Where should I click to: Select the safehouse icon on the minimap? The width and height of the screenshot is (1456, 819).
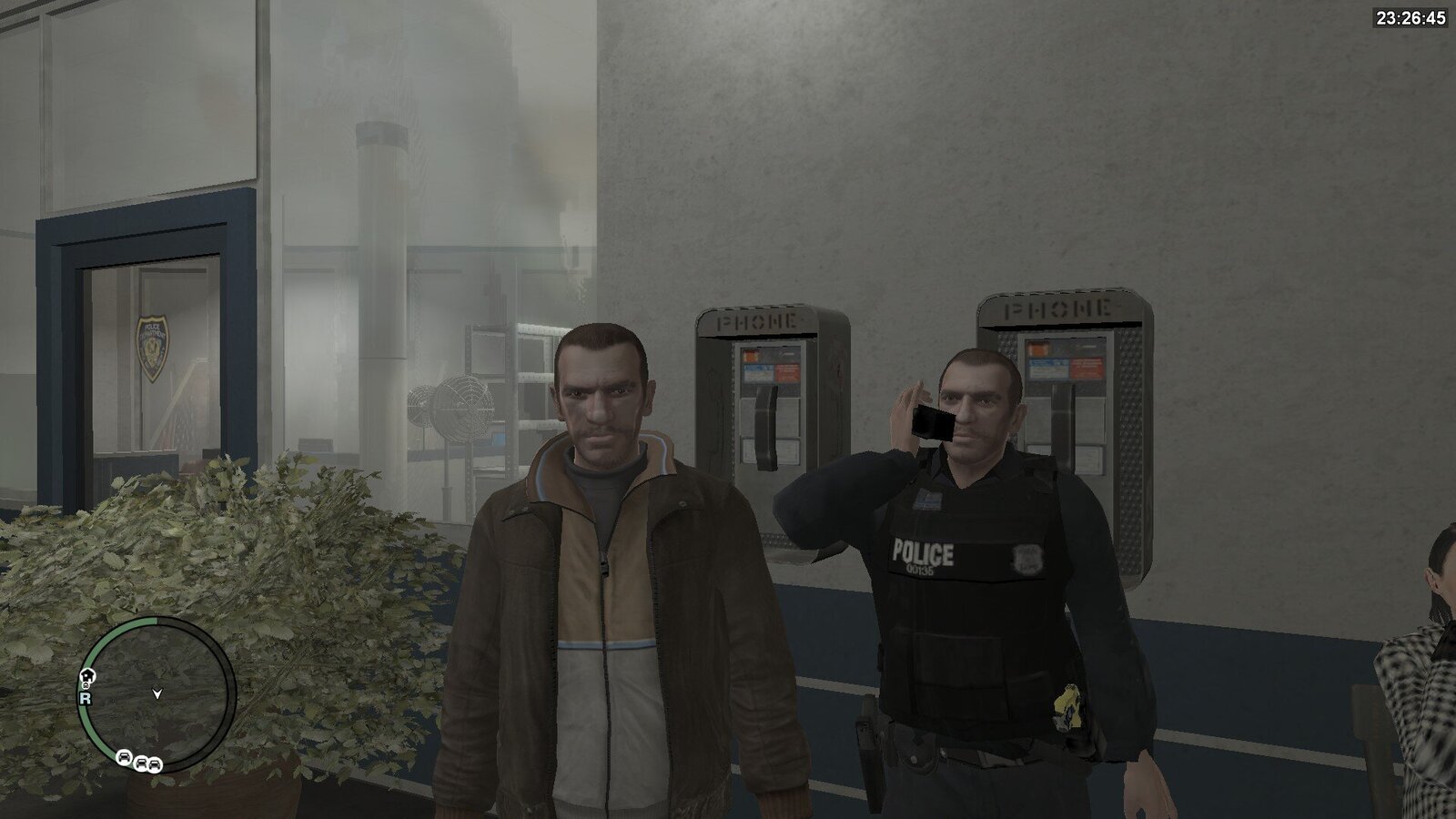coord(87,676)
